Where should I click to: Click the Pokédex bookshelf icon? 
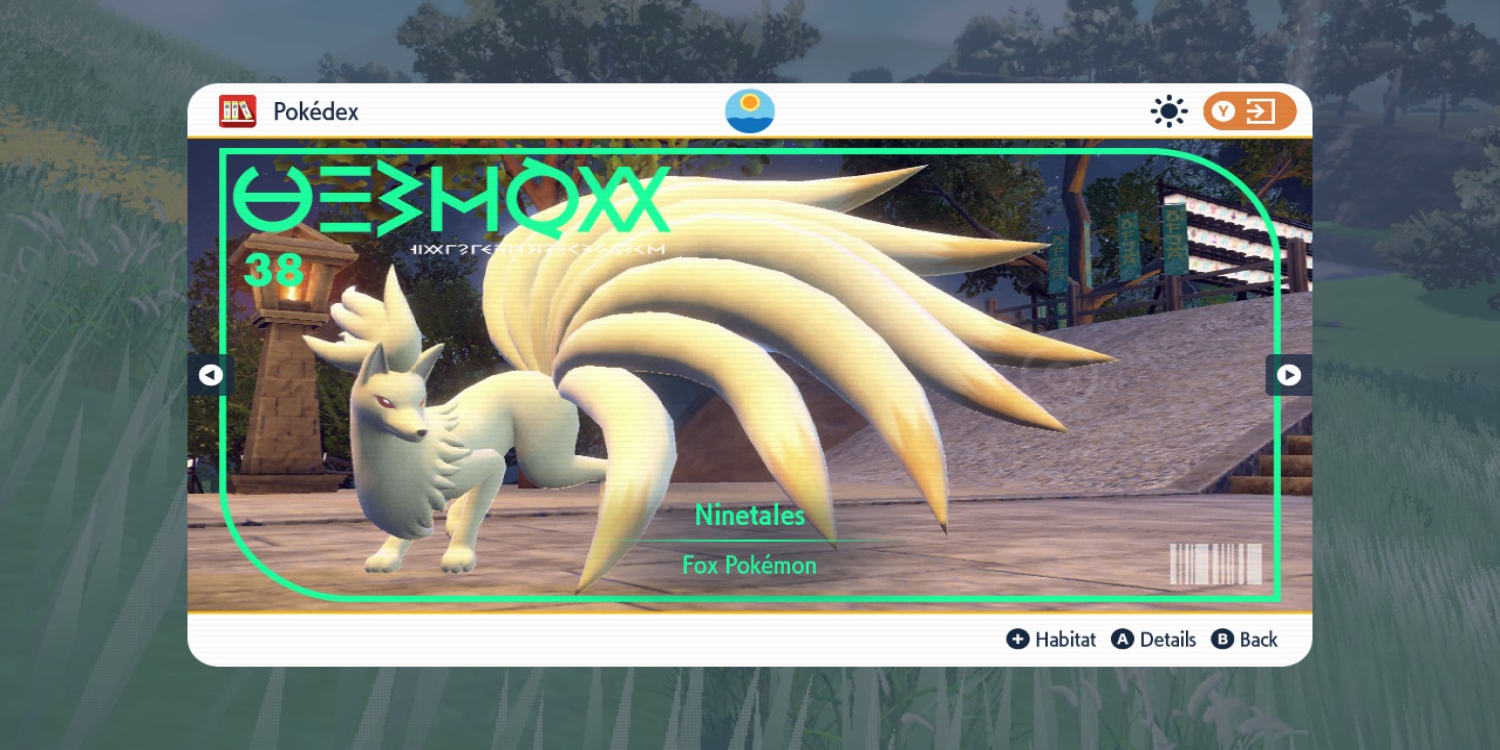tap(238, 111)
